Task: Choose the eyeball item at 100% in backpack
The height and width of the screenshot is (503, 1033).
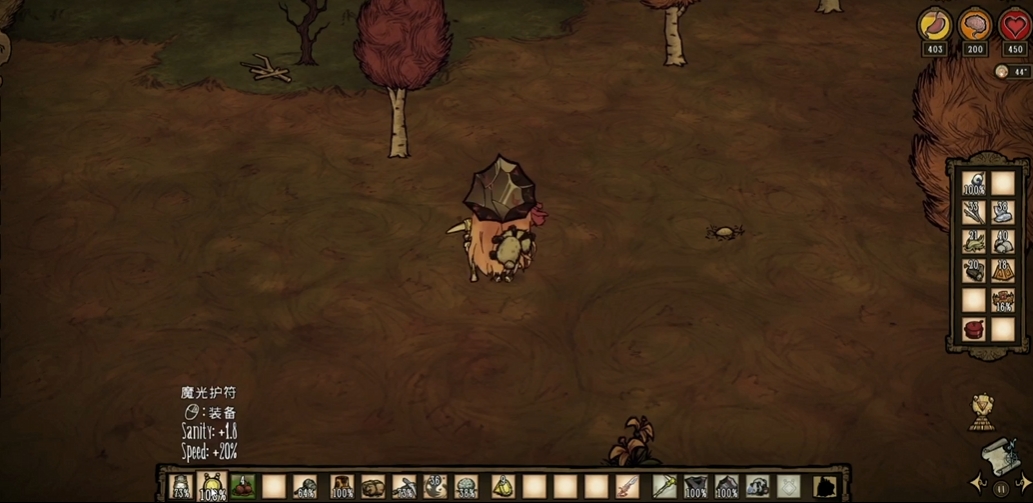Action: point(973,183)
